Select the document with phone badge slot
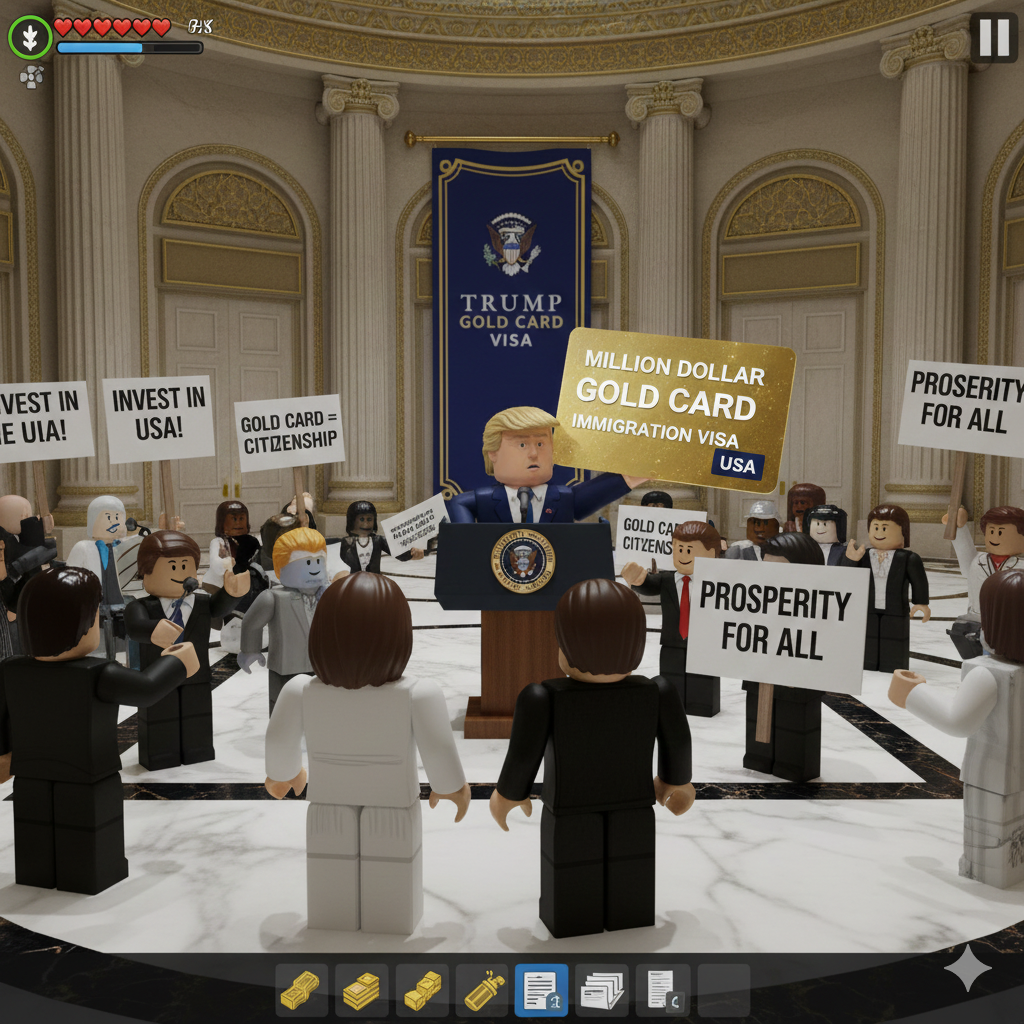 pyautogui.click(x=662, y=990)
